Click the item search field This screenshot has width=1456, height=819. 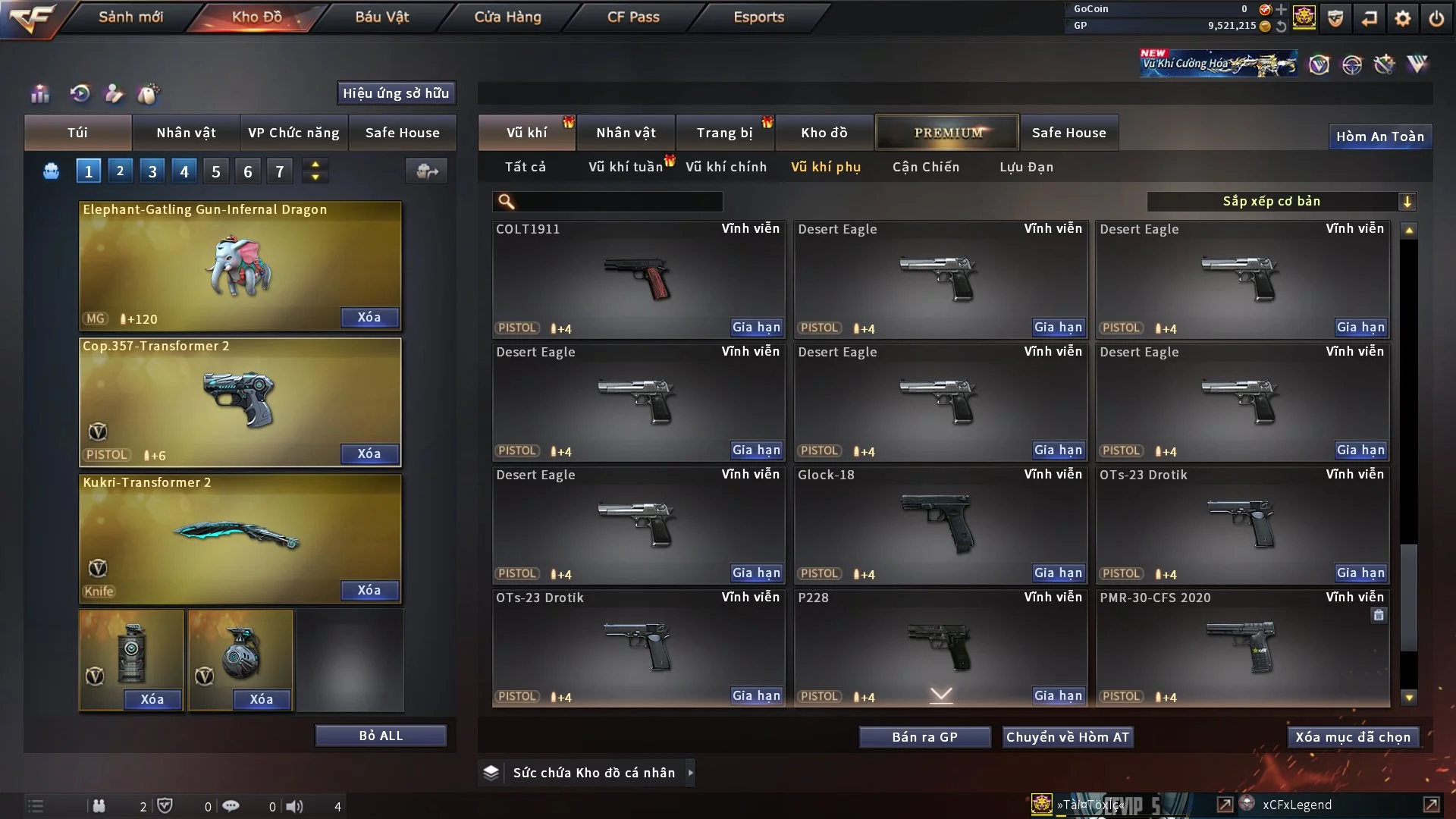(x=618, y=202)
